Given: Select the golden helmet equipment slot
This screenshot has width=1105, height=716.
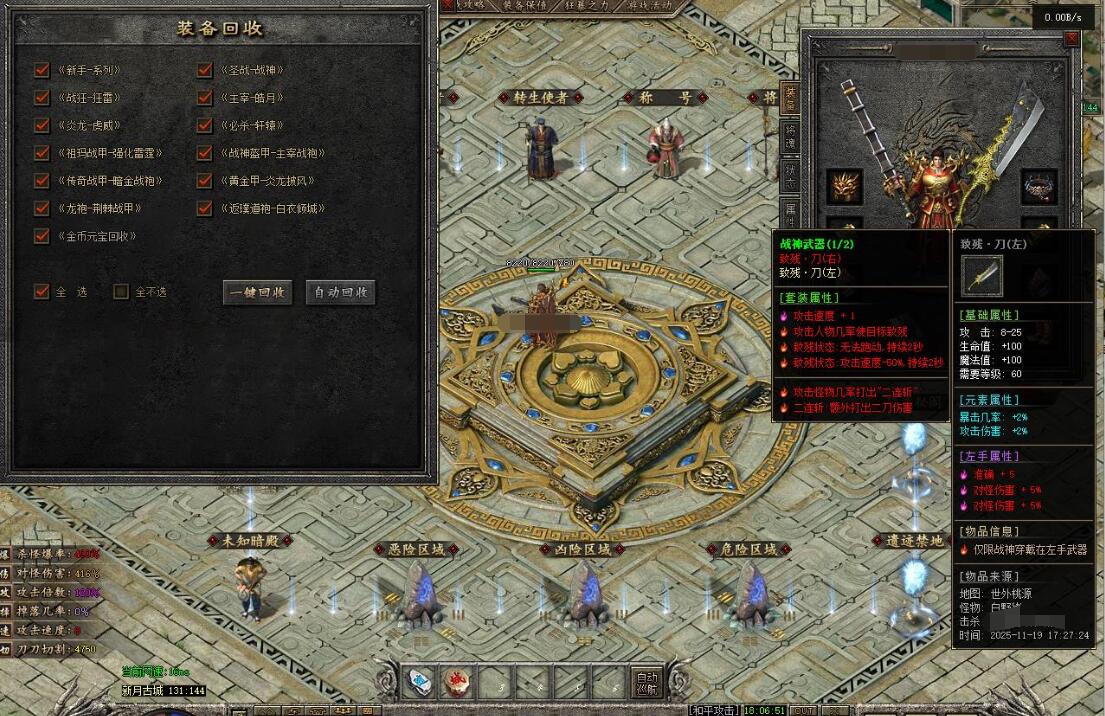Looking at the screenshot, I should (844, 187).
